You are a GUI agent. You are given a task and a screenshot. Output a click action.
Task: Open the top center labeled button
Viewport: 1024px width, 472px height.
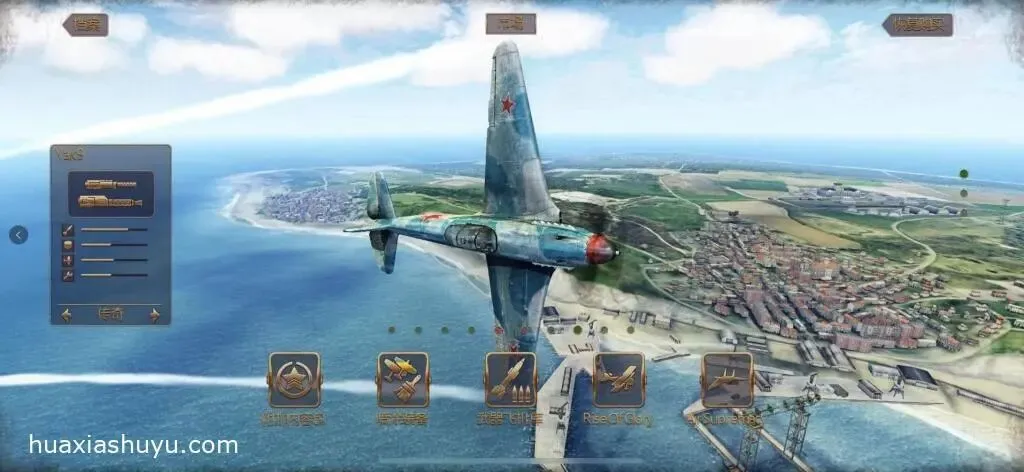(510, 24)
